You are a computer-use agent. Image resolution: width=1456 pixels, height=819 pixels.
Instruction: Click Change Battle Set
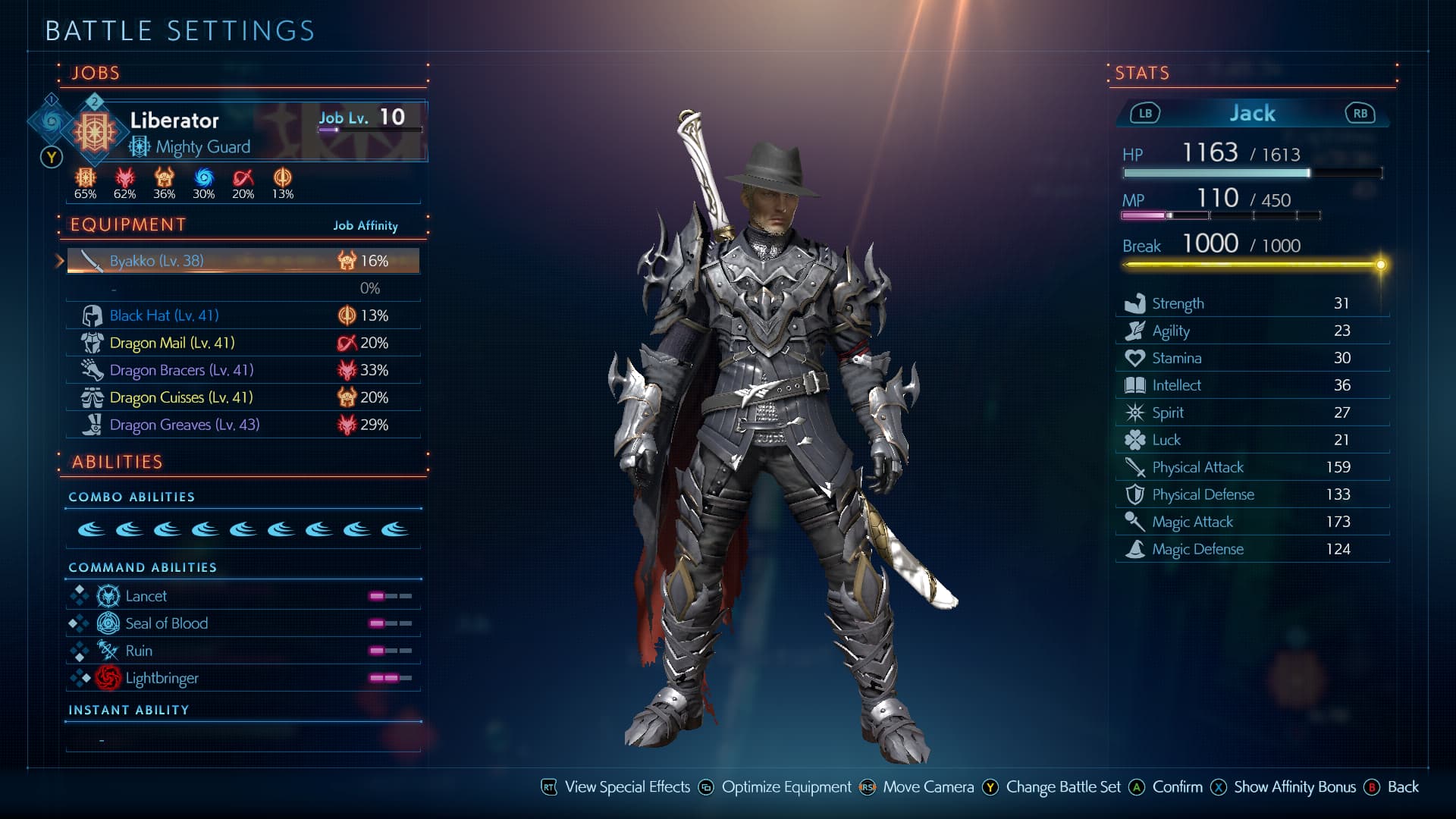click(1062, 787)
